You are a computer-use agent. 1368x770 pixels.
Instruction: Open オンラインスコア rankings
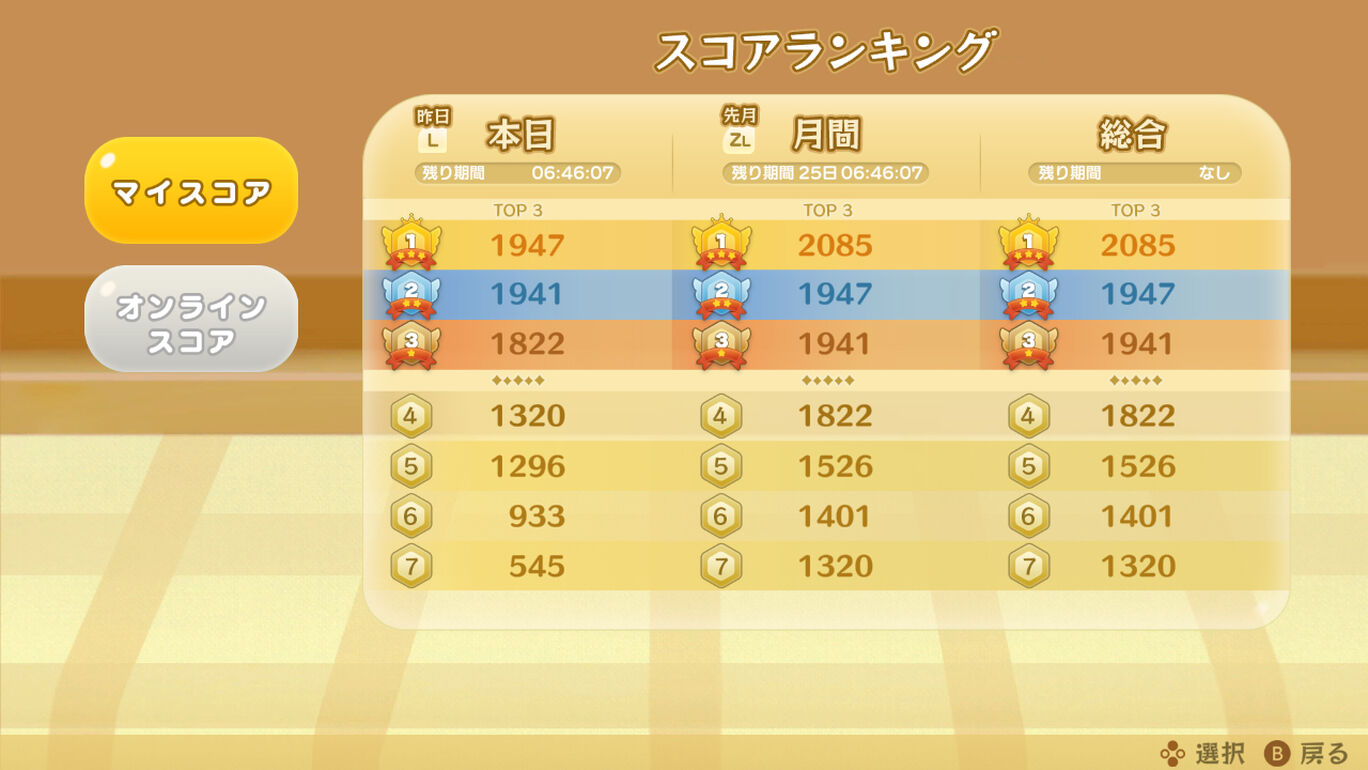pyautogui.click(x=191, y=318)
